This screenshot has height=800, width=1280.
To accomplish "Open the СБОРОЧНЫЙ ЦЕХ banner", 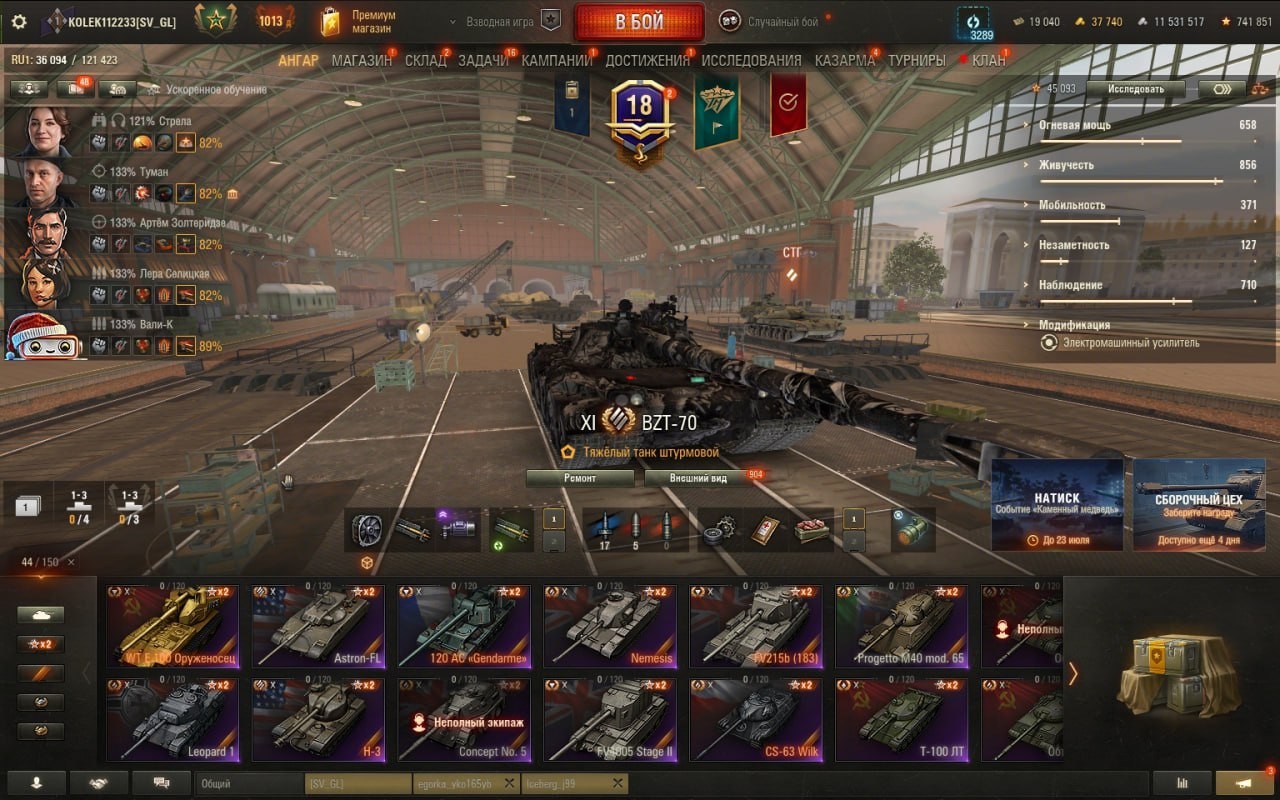I will pos(1198,505).
